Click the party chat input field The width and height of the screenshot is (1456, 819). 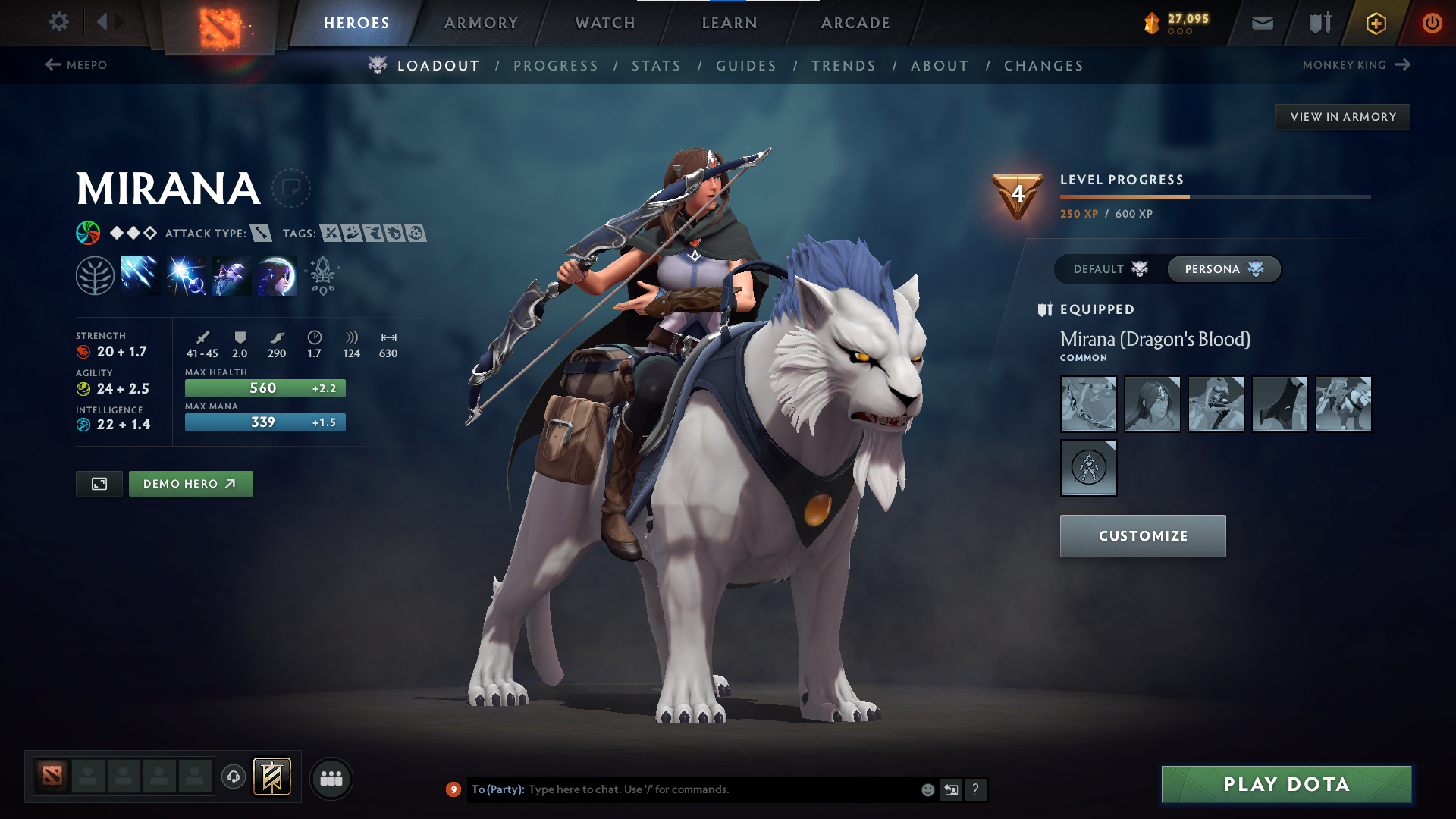[x=682, y=789]
